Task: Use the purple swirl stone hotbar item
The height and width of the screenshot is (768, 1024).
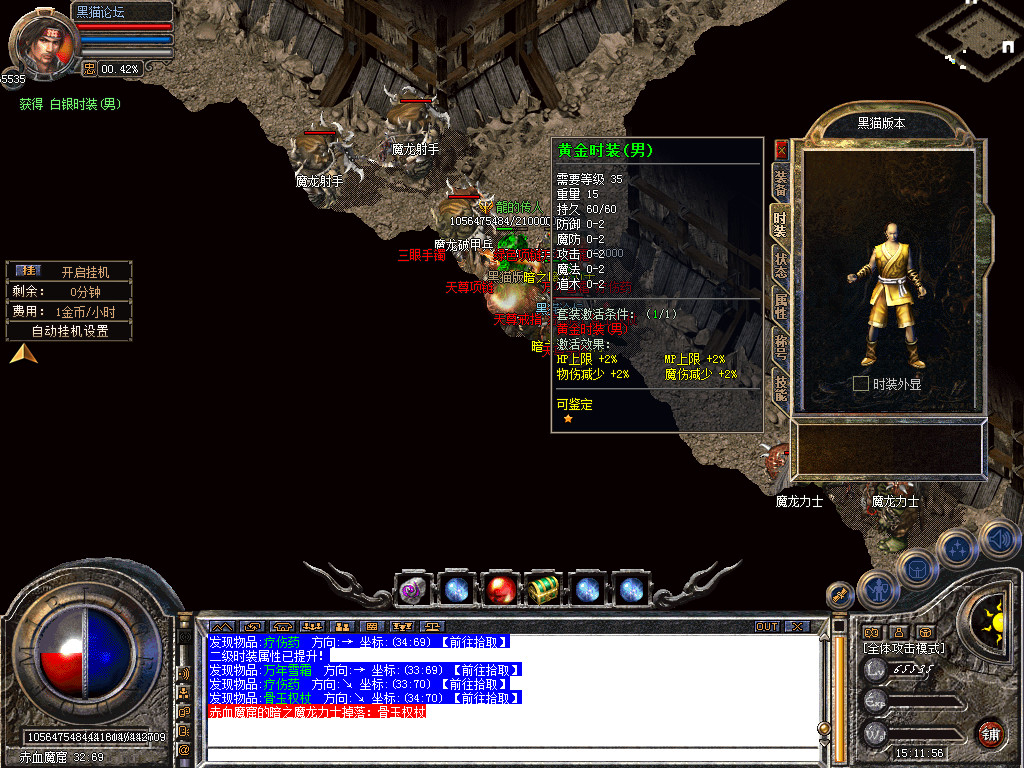Action: coord(412,590)
